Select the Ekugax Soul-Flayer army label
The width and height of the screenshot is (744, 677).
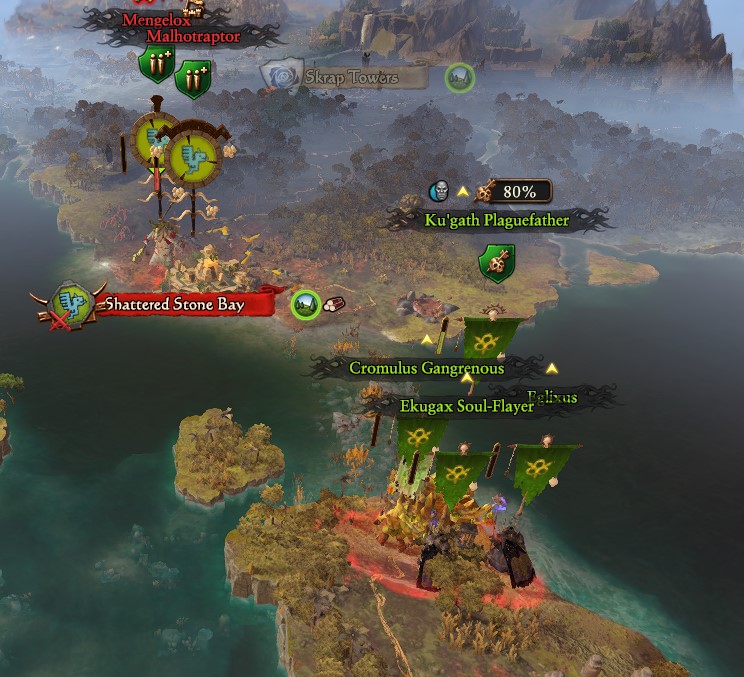click(466, 406)
